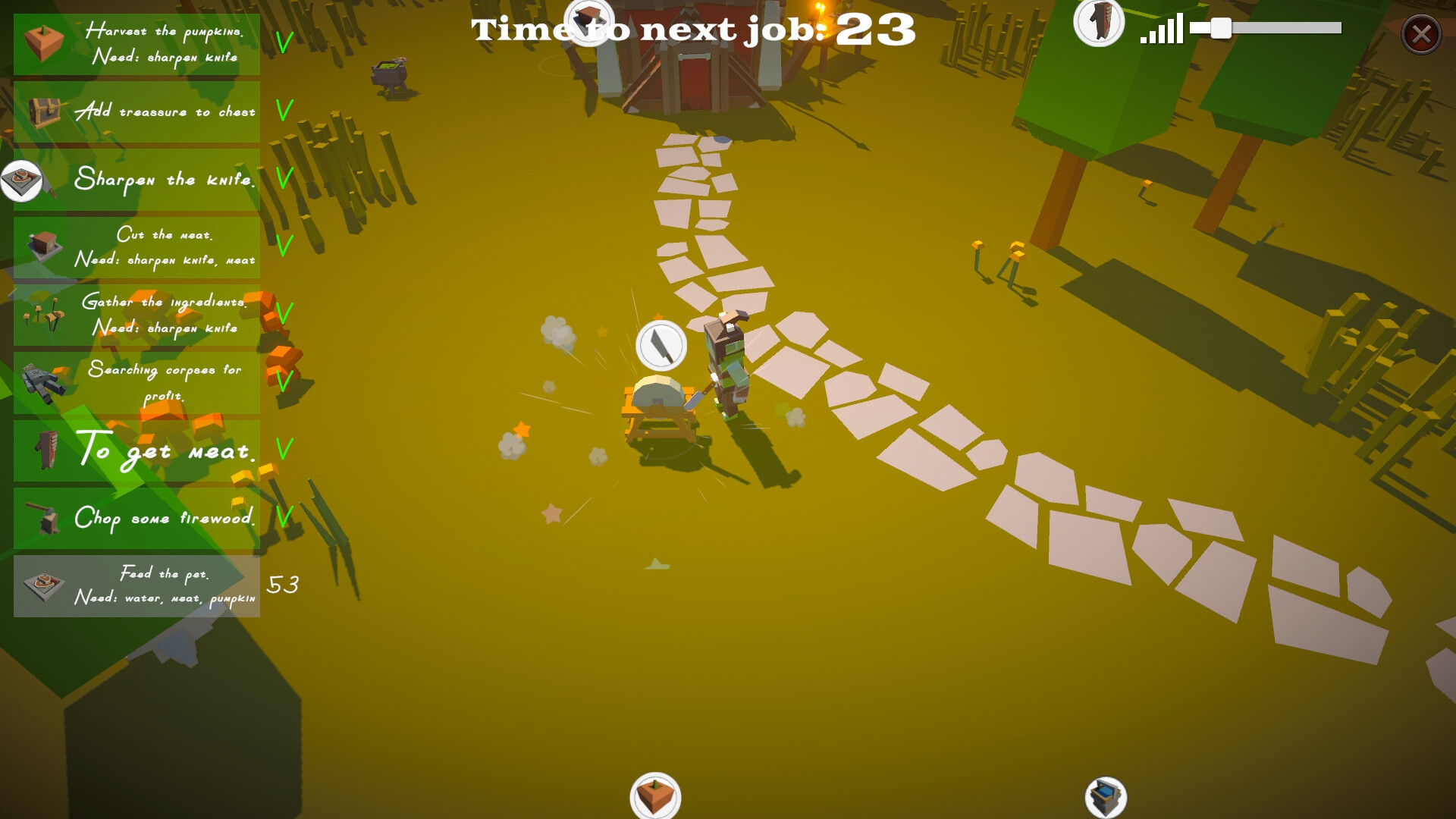Click the hanging meat marker icon
This screenshot has height=819, width=1456.
(1099, 21)
